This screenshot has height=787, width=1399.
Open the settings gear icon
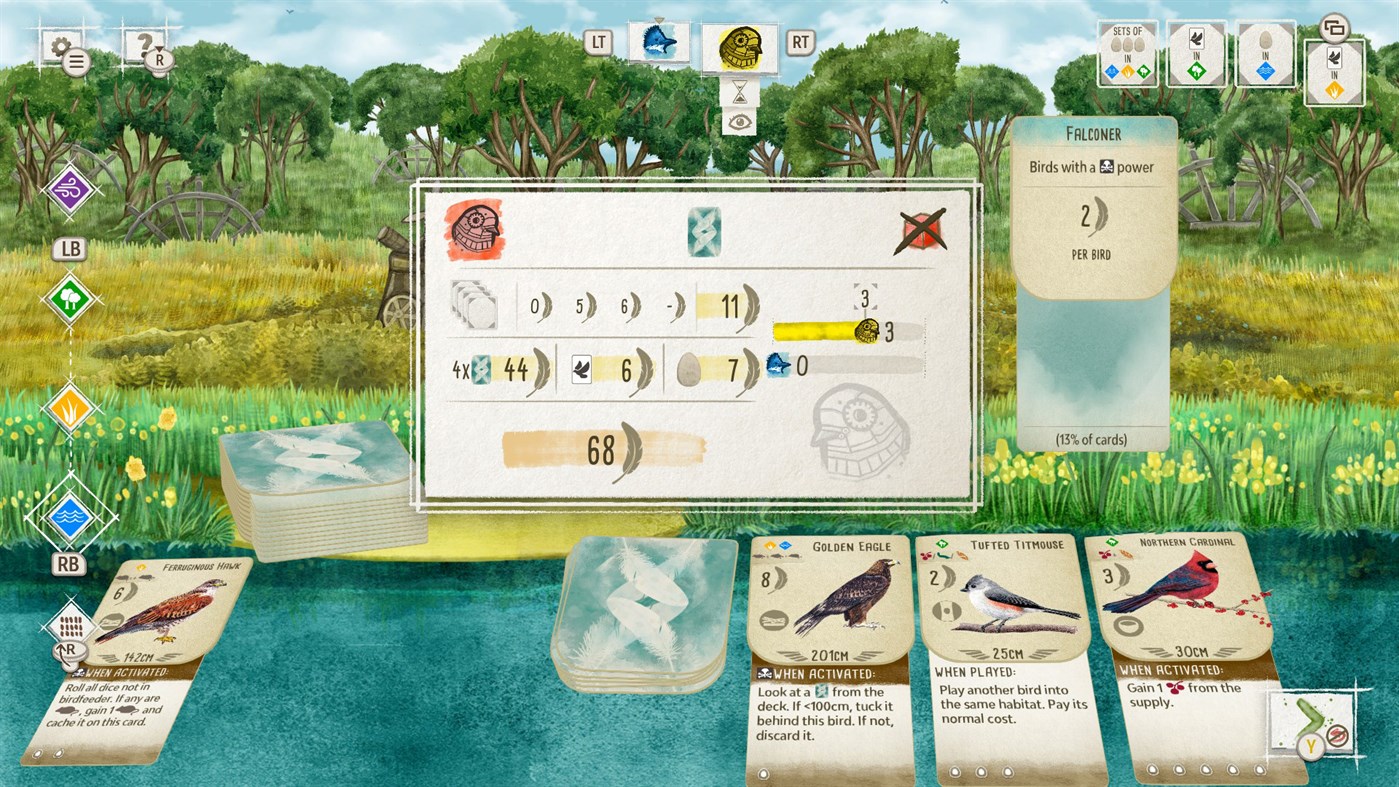click(62, 45)
